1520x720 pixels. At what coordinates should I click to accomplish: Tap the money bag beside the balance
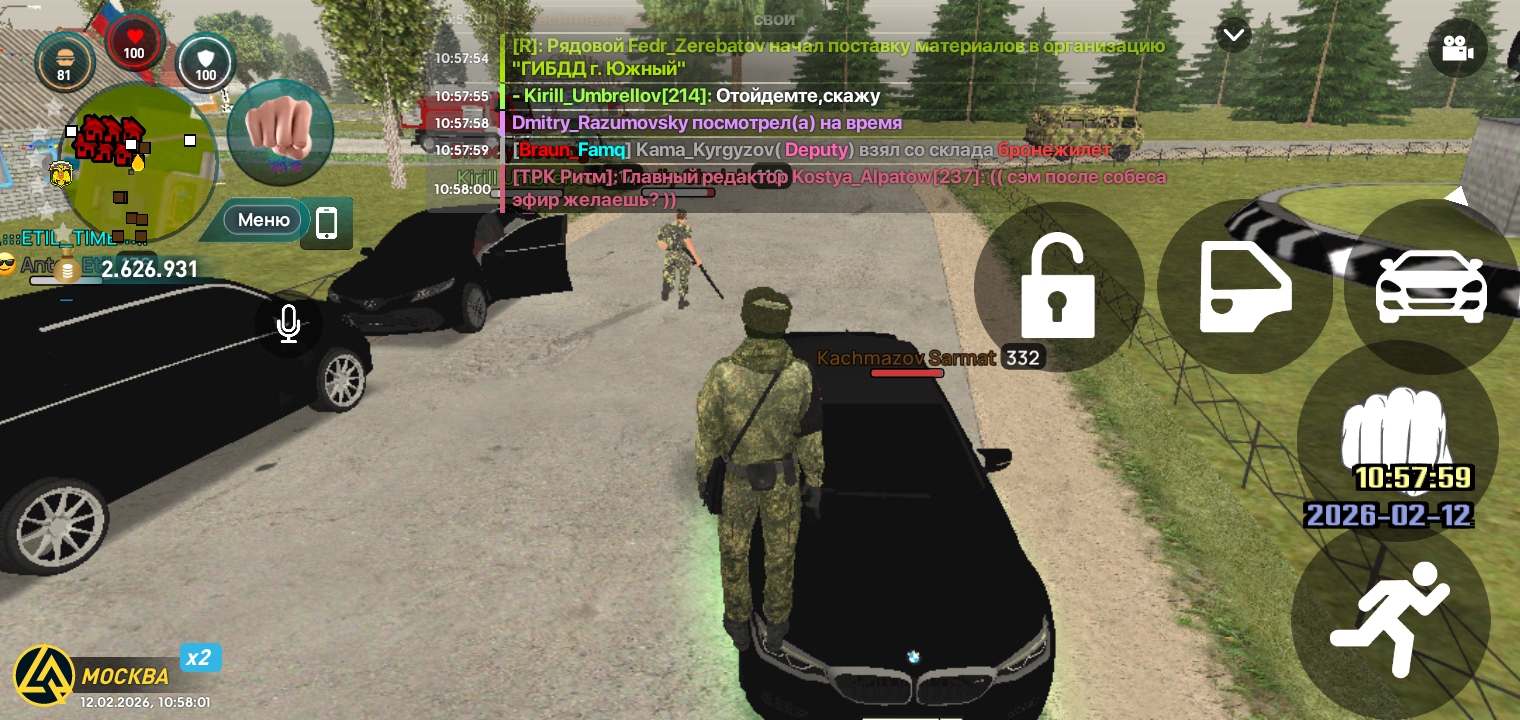click(67, 269)
